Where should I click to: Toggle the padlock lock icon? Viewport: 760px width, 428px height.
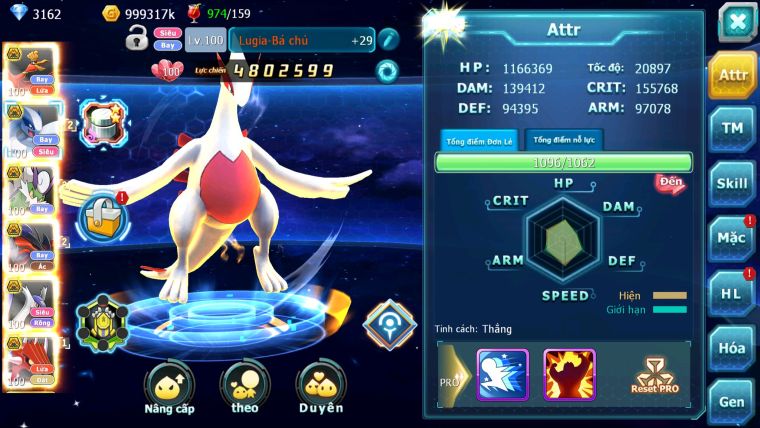pos(137,39)
